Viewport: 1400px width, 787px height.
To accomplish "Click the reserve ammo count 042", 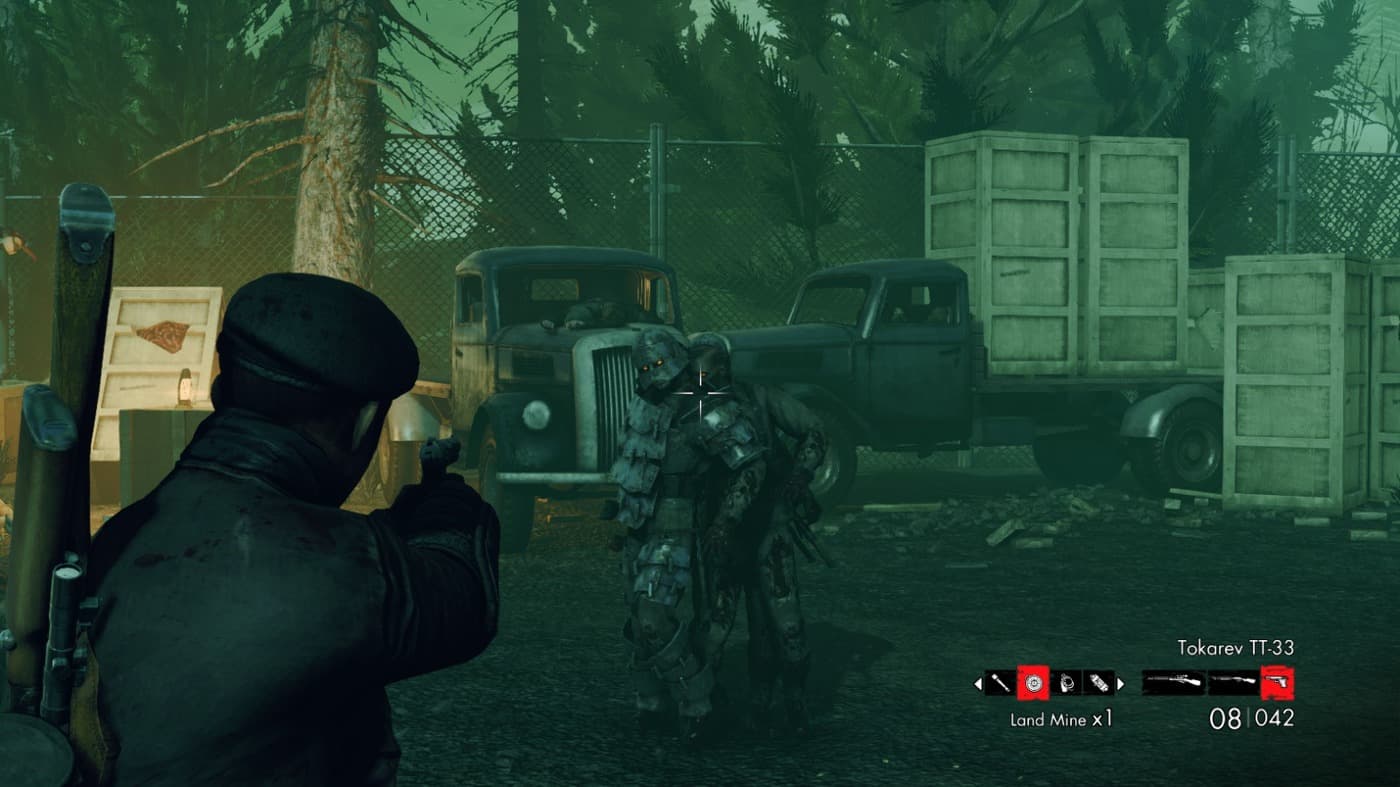I will [x=1273, y=715].
